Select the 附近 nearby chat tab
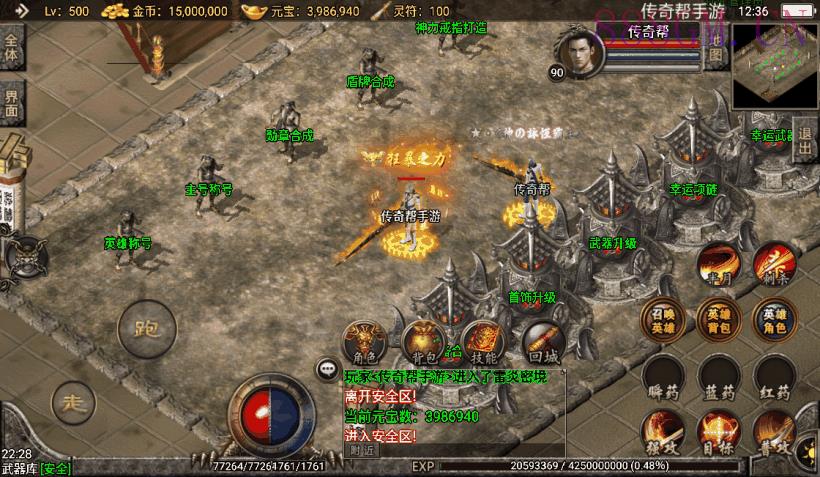Viewport: 820px width, 477px height. tap(362, 449)
